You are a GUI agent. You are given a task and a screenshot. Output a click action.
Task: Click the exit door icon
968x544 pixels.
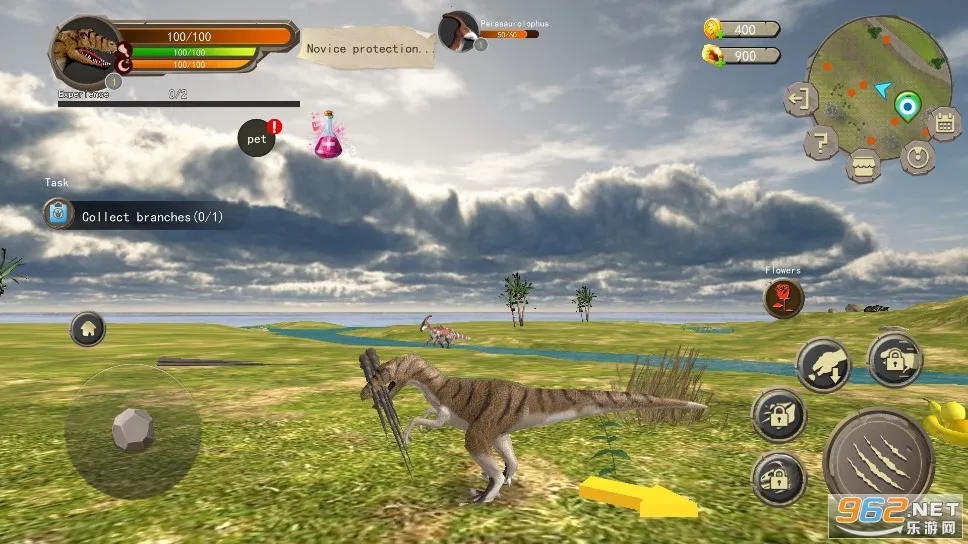800,99
